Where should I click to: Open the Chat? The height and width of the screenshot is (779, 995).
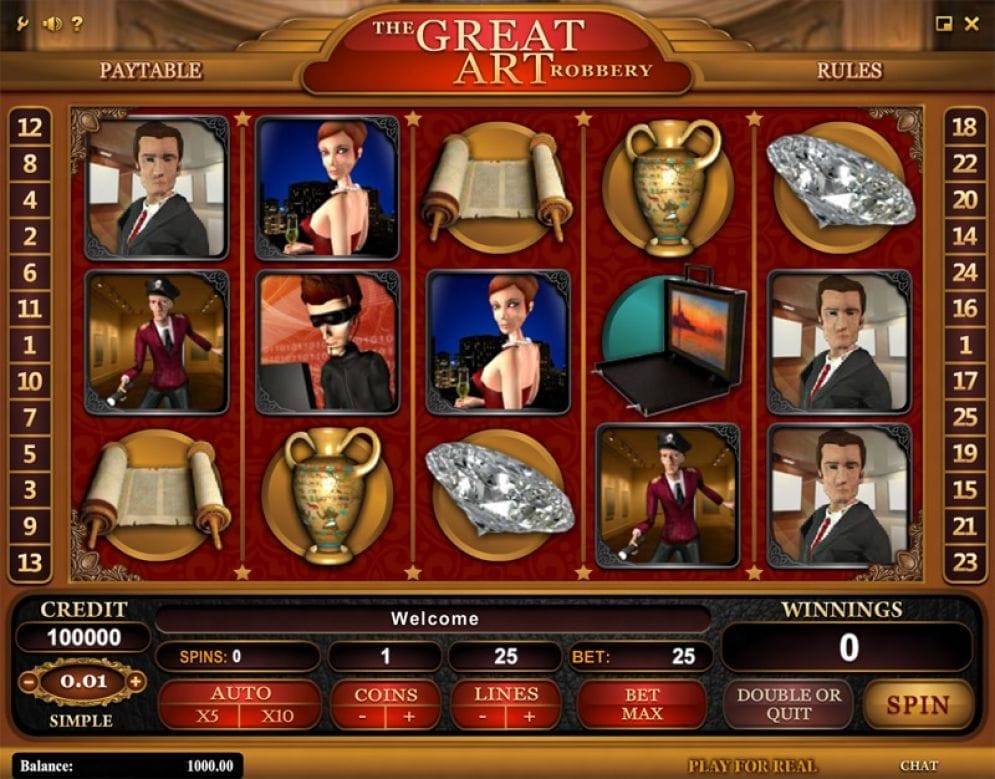918,766
